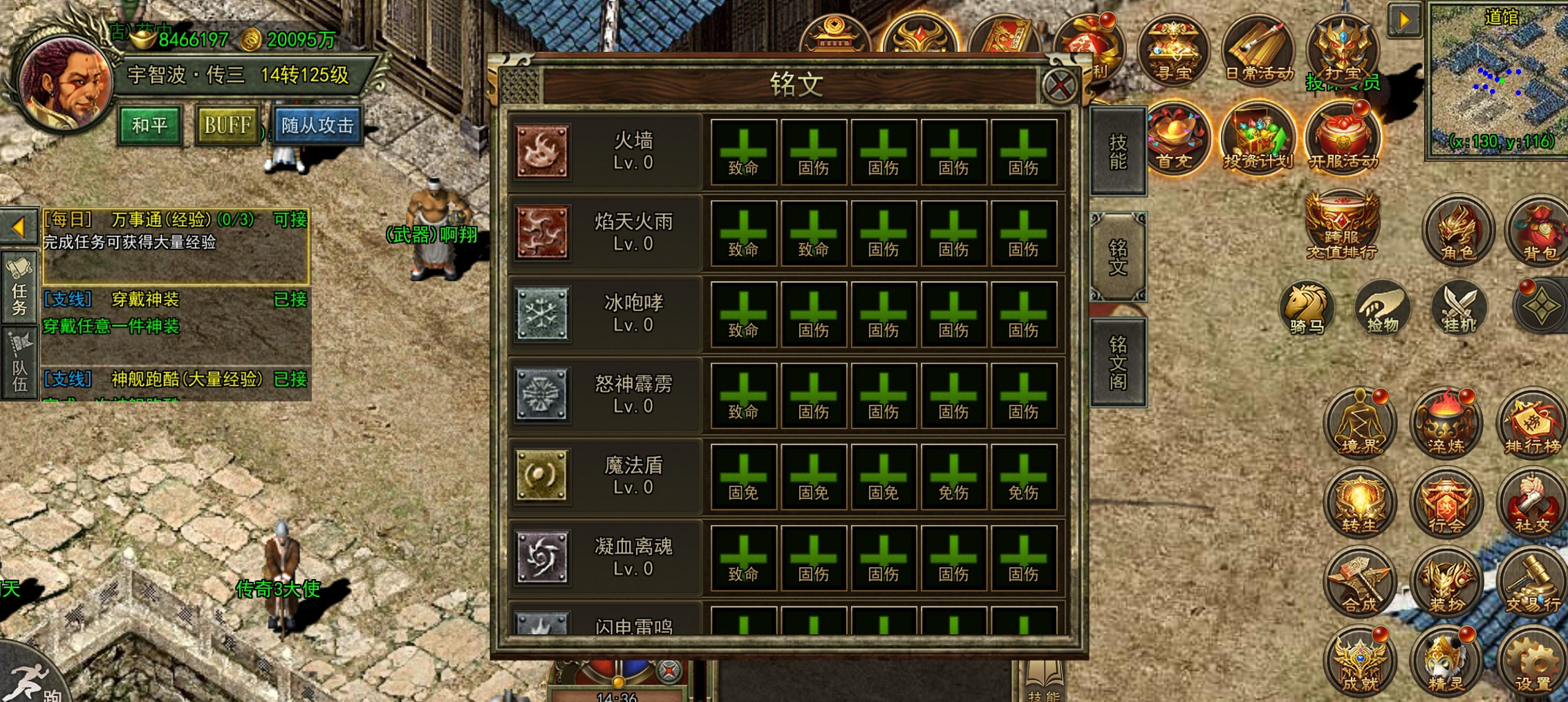The width and height of the screenshot is (1568, 702).
Task: Open the 角色 character sheet
Action: point(1457,231)
